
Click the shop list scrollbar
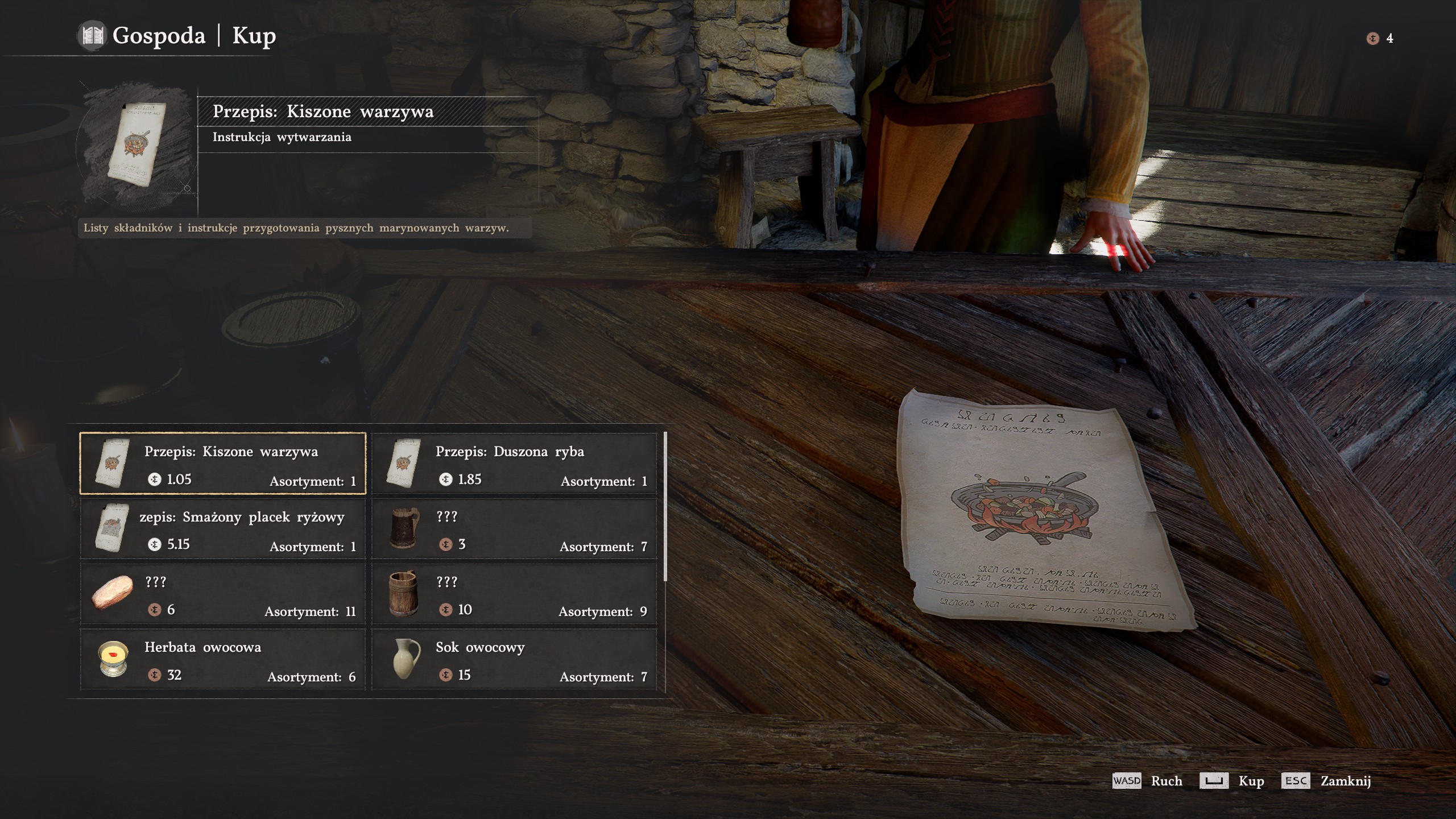point(665,507)
